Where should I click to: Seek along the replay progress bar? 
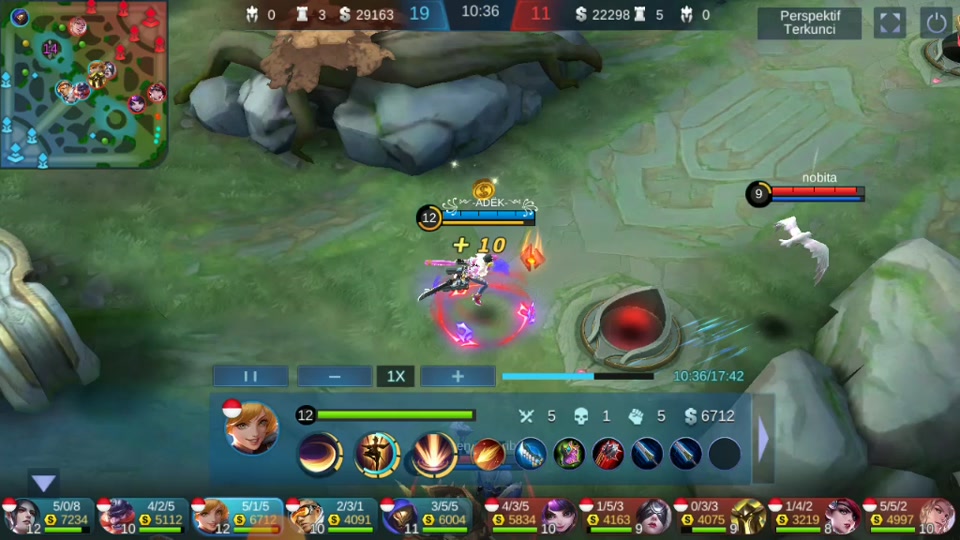578,376
